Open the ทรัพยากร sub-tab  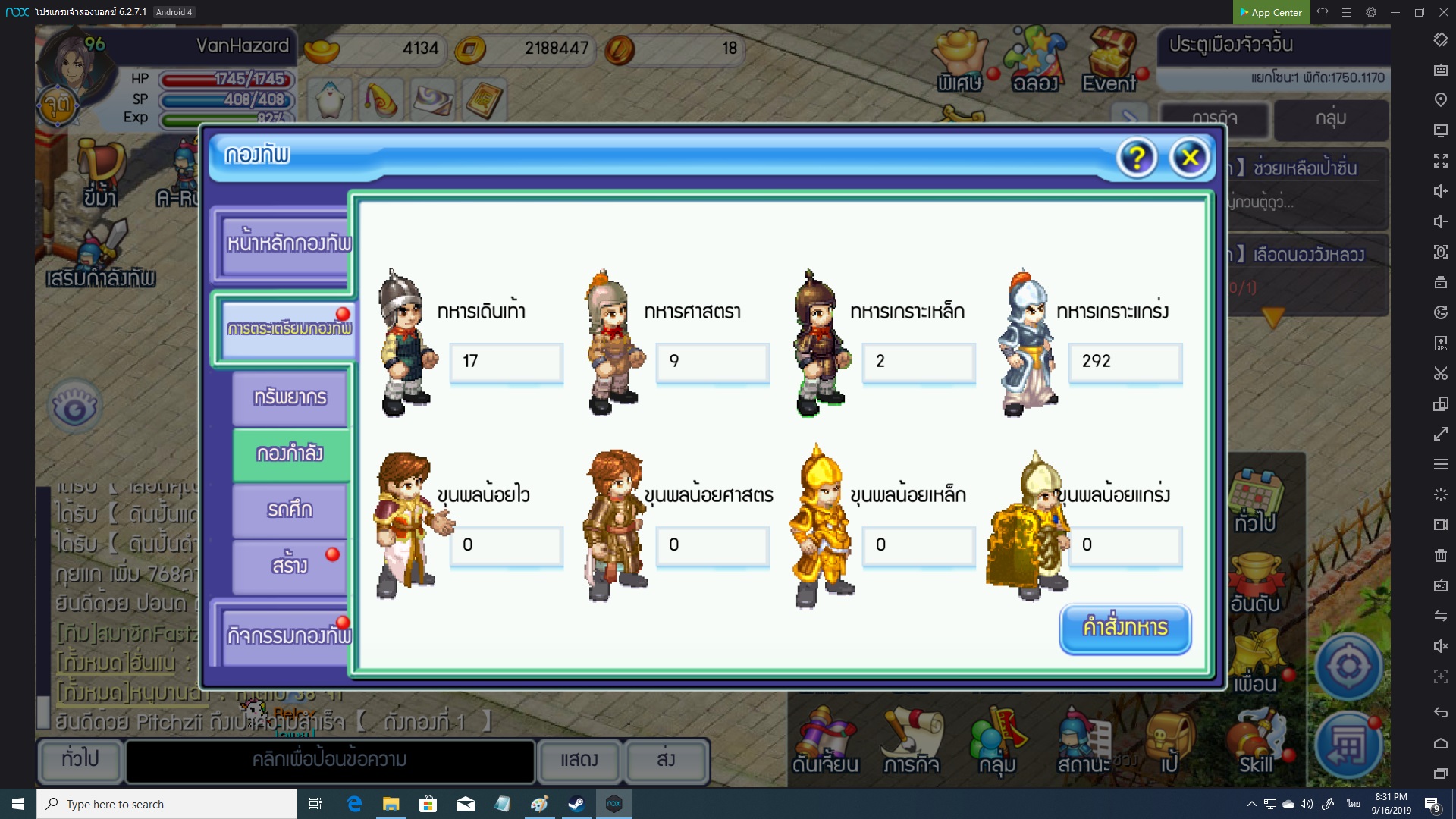(x=290, y=397)
